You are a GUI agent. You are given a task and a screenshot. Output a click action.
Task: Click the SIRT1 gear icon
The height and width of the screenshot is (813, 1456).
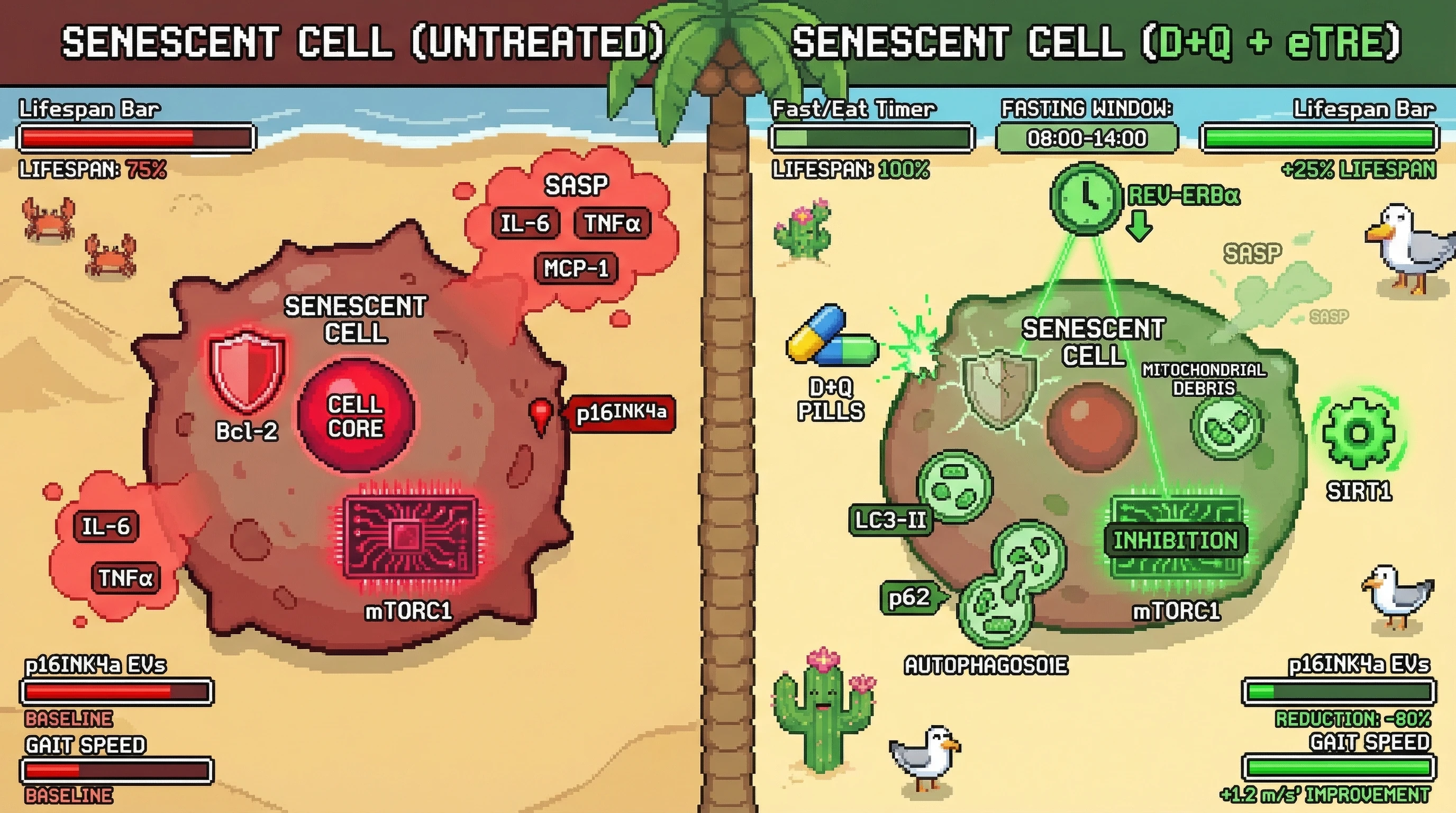click(x=1359, y=433)
